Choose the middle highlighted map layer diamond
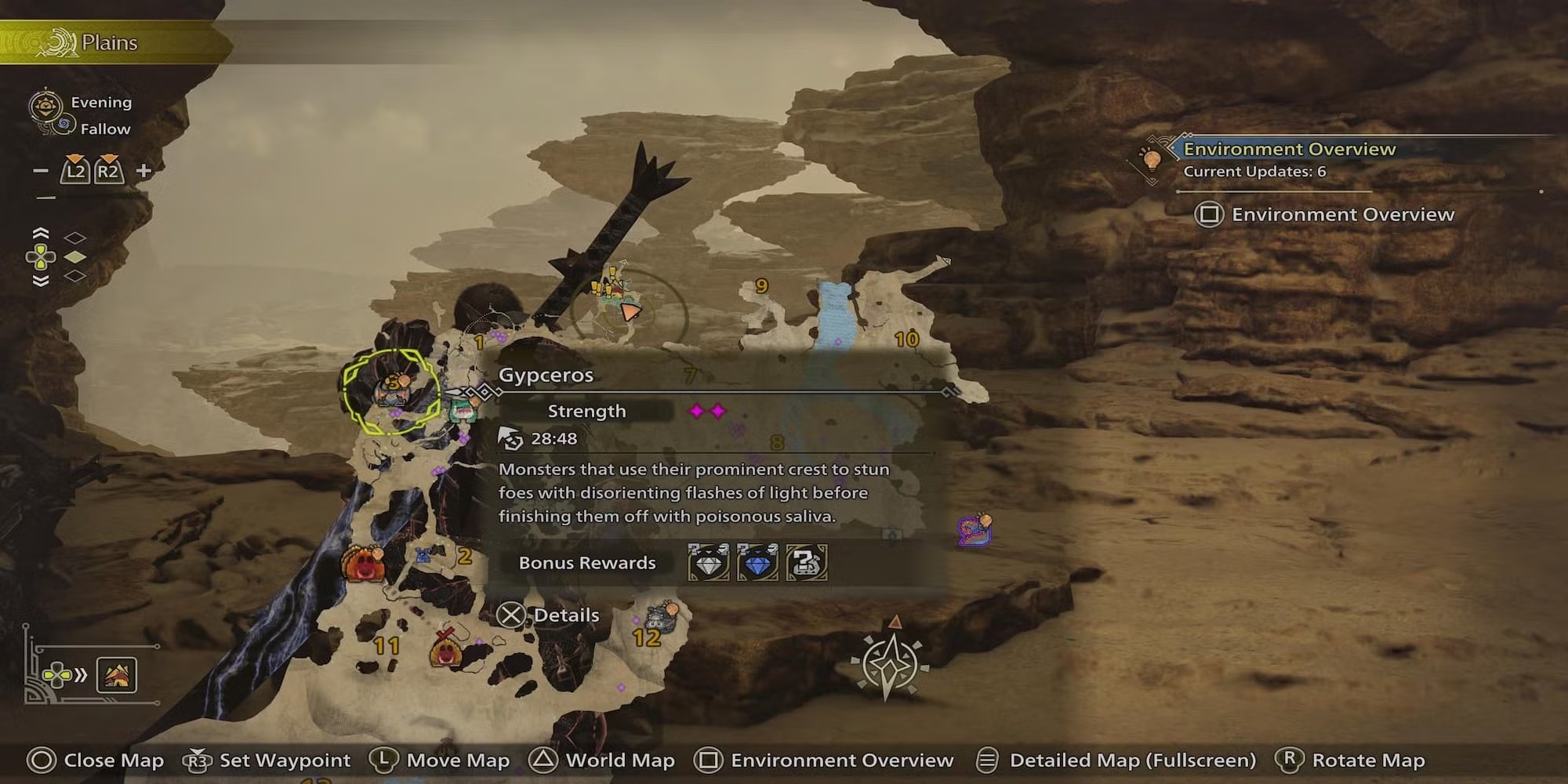This screenshot has height=784, width=1568. pyautogui.click(x=74, y=257)
